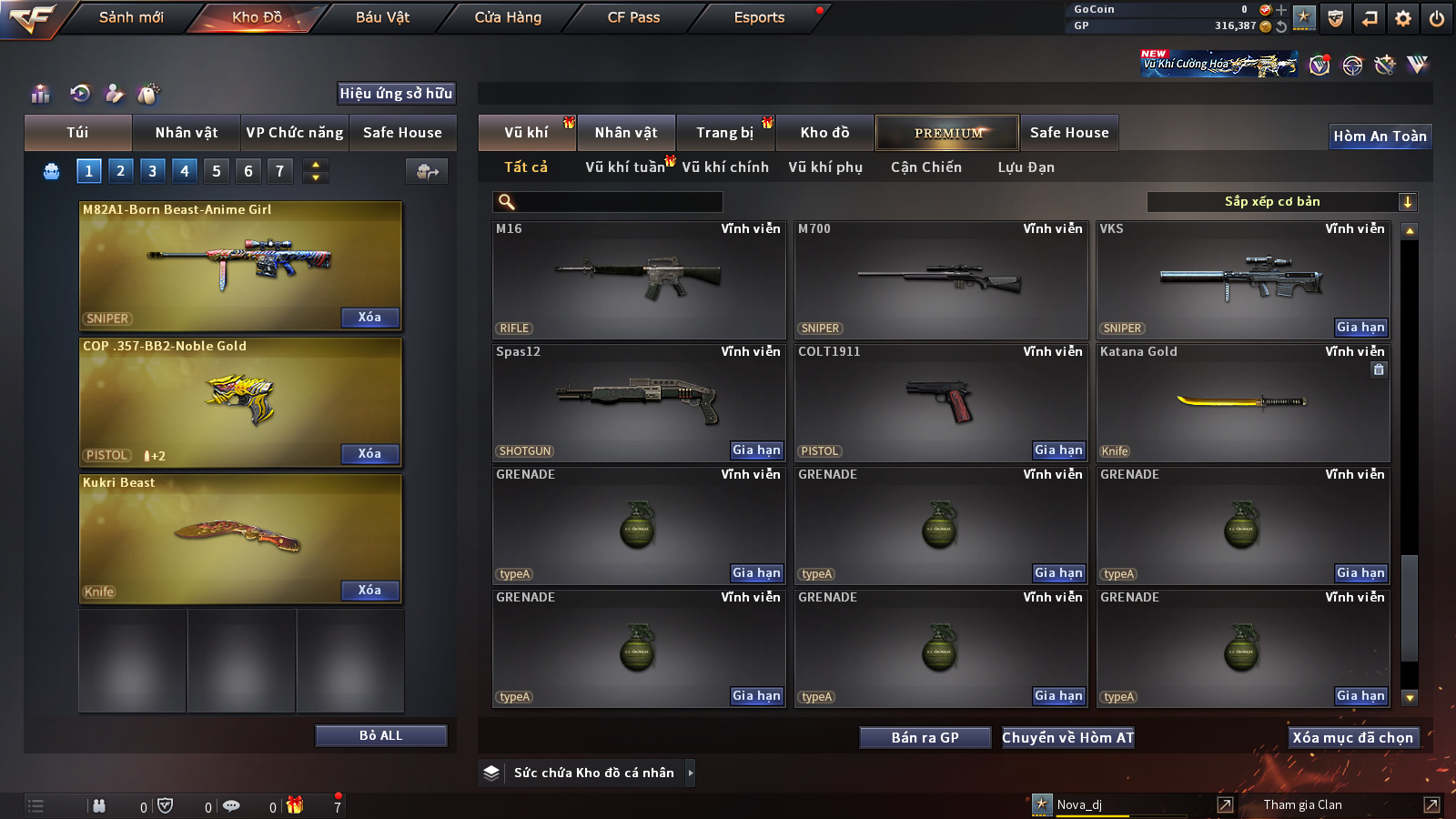
Task: Open the Sảnh mới lobby menu
Action: click(131, 17)
